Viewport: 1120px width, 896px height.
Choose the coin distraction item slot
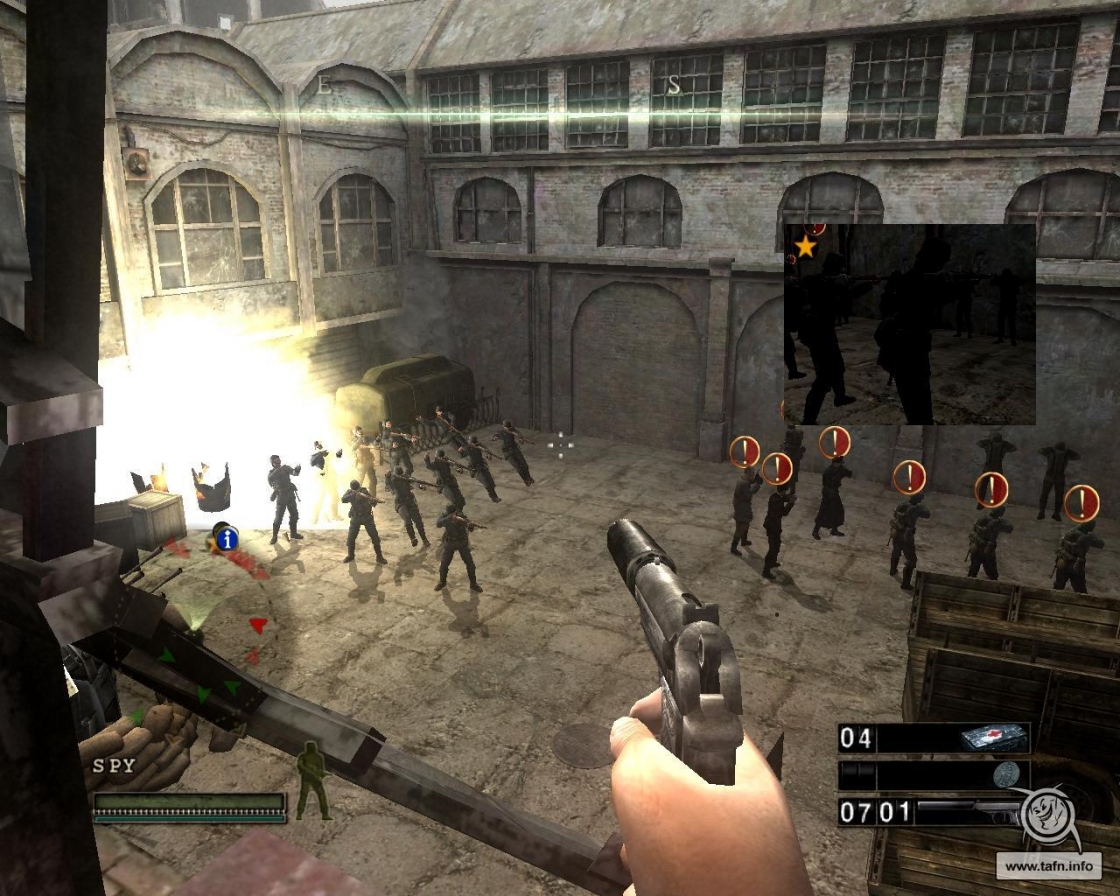click(x=1006, y=775)
